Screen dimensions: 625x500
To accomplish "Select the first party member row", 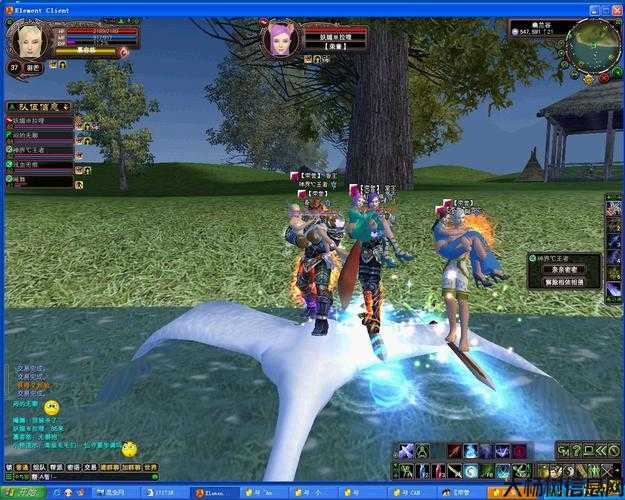I will click(39, 120).
